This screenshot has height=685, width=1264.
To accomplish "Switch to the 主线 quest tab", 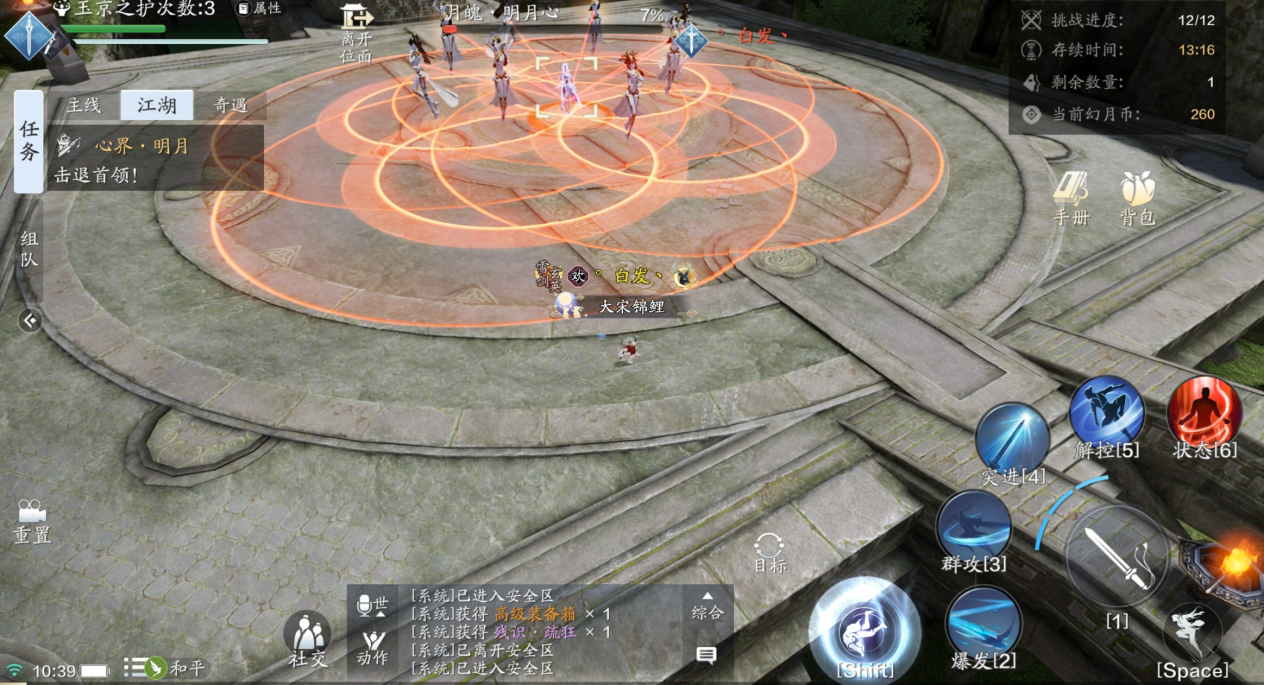I will pyautogui.click(x=85, y=105).
